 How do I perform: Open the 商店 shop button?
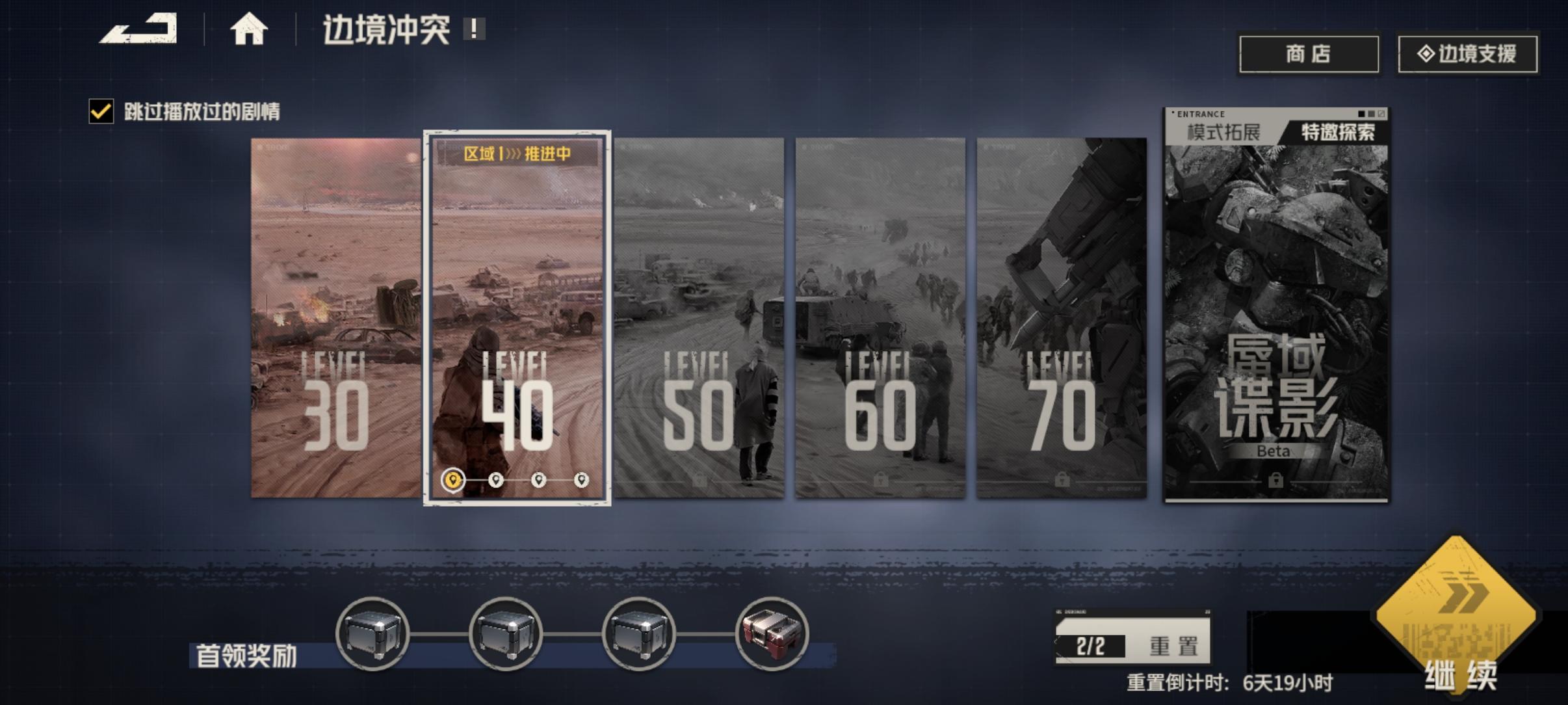pos(1309,55)
